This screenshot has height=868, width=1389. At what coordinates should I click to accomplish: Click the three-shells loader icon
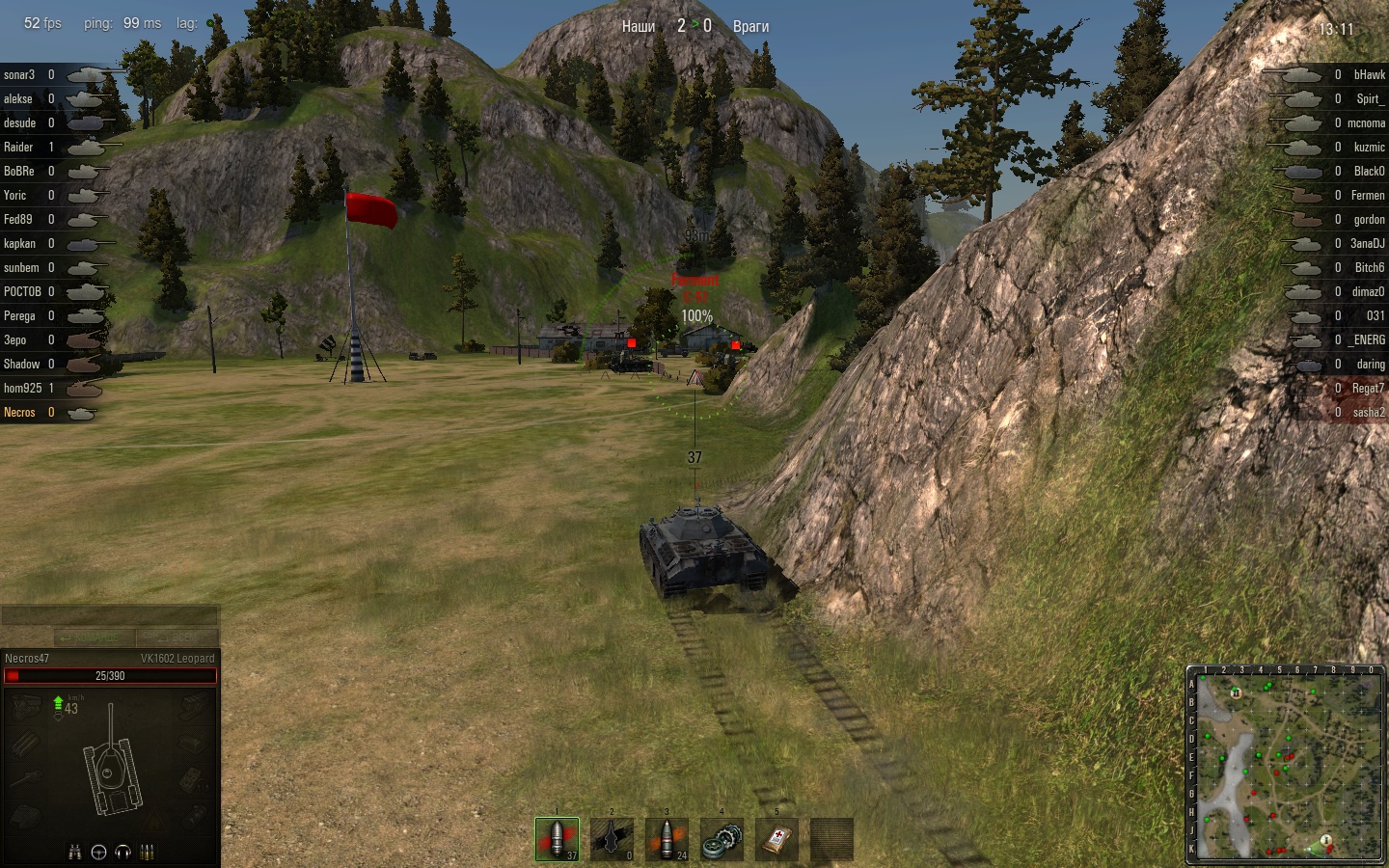click(148, 852)
